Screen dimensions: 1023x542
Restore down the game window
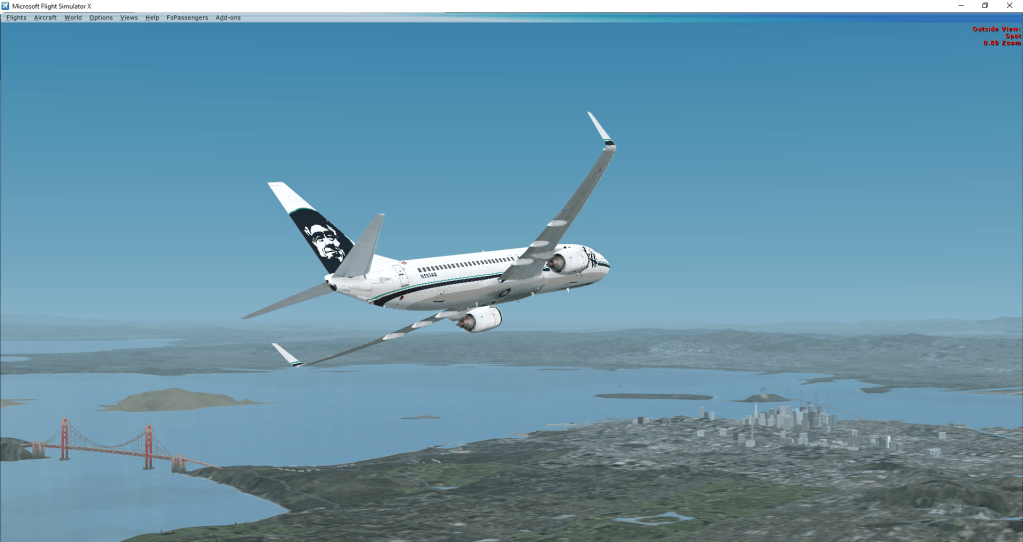[x=984, y=5]
